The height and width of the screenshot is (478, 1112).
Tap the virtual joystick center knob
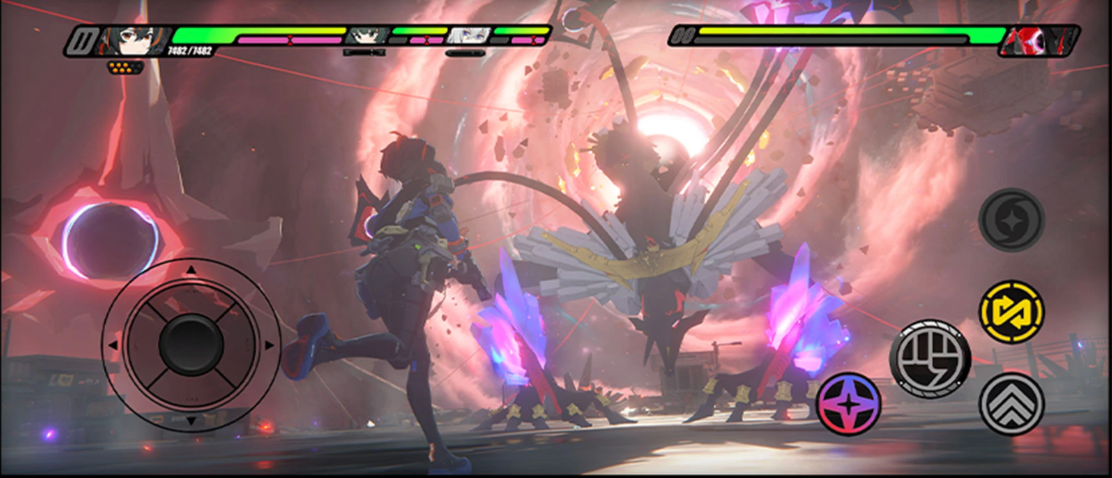click(x=190, y=345)
